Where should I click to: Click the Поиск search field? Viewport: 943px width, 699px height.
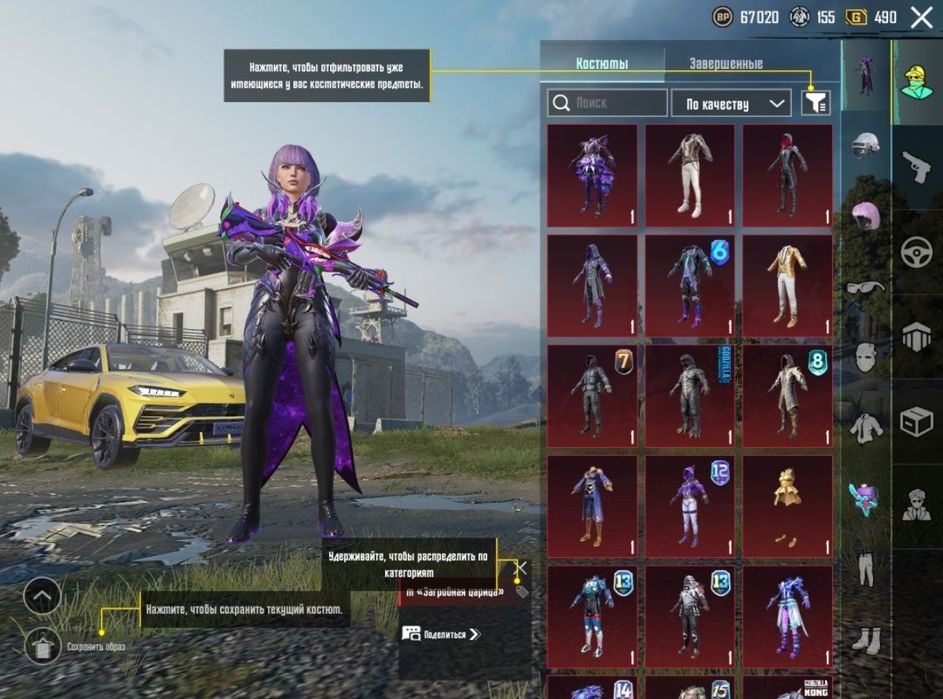[x=608, y=103]
